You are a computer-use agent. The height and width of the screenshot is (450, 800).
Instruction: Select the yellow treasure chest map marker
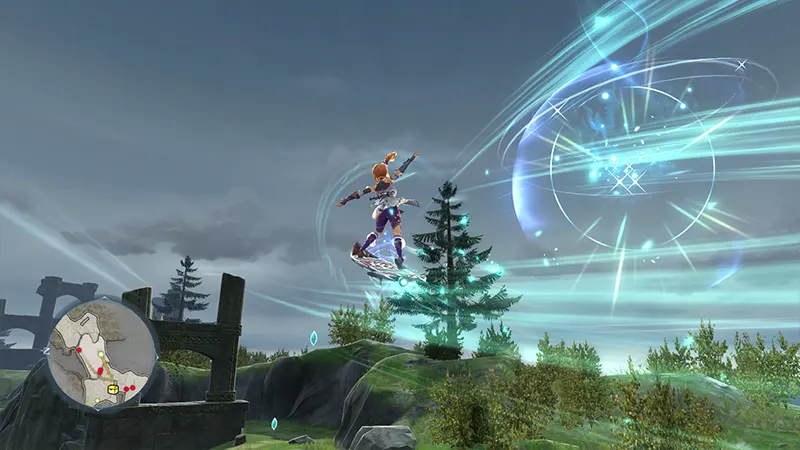[x=112, y=387]
